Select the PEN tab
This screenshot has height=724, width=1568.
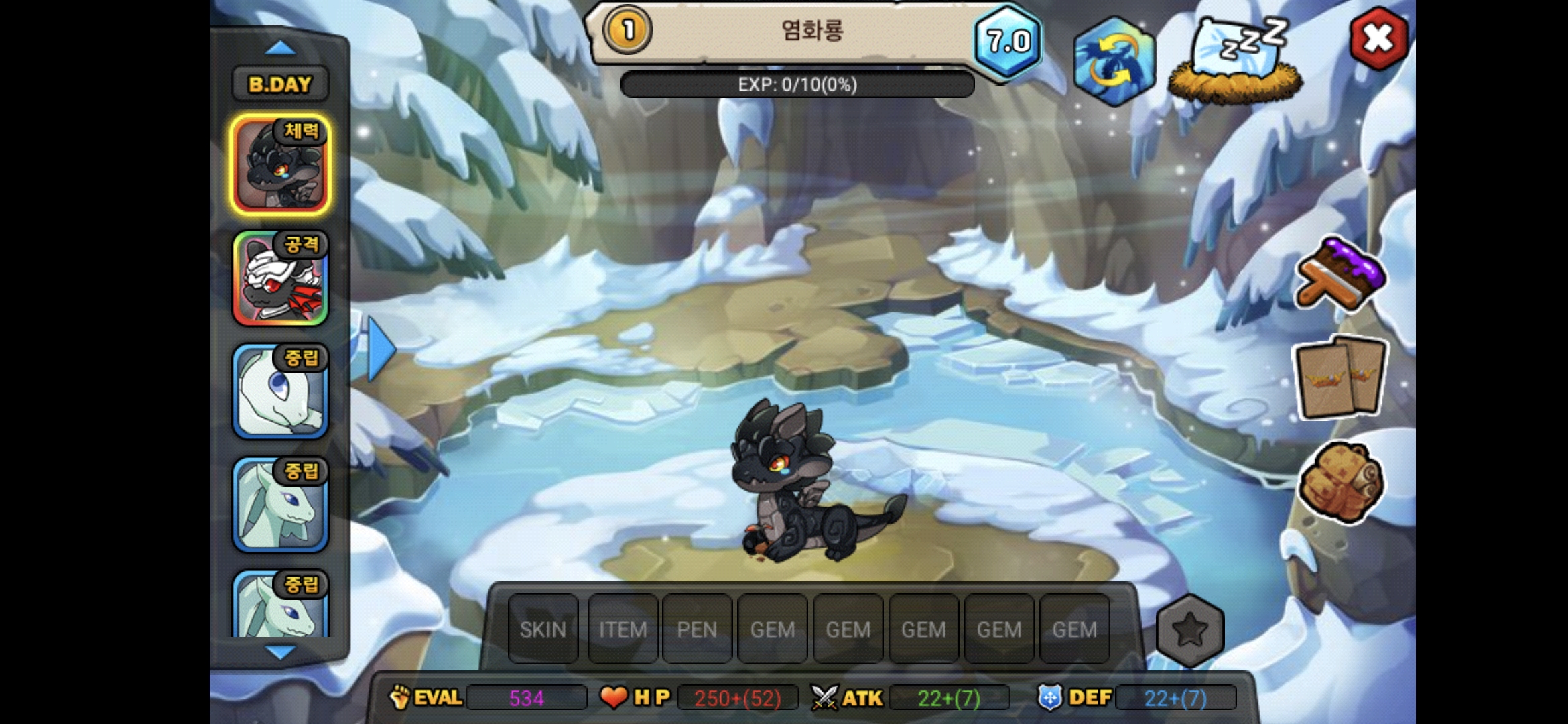pos(698,629)
